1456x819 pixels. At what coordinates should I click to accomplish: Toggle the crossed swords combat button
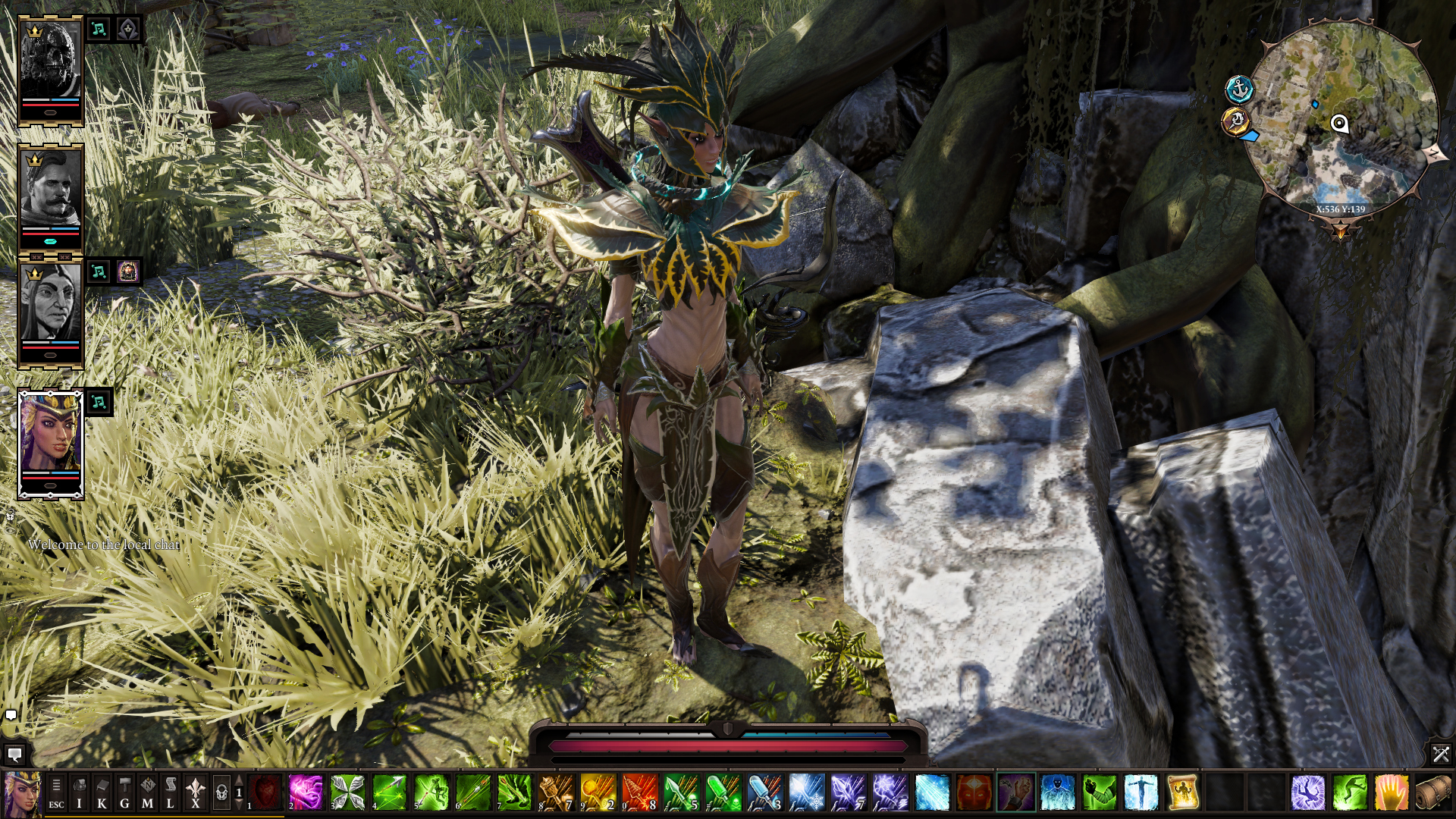[1441, 754]
